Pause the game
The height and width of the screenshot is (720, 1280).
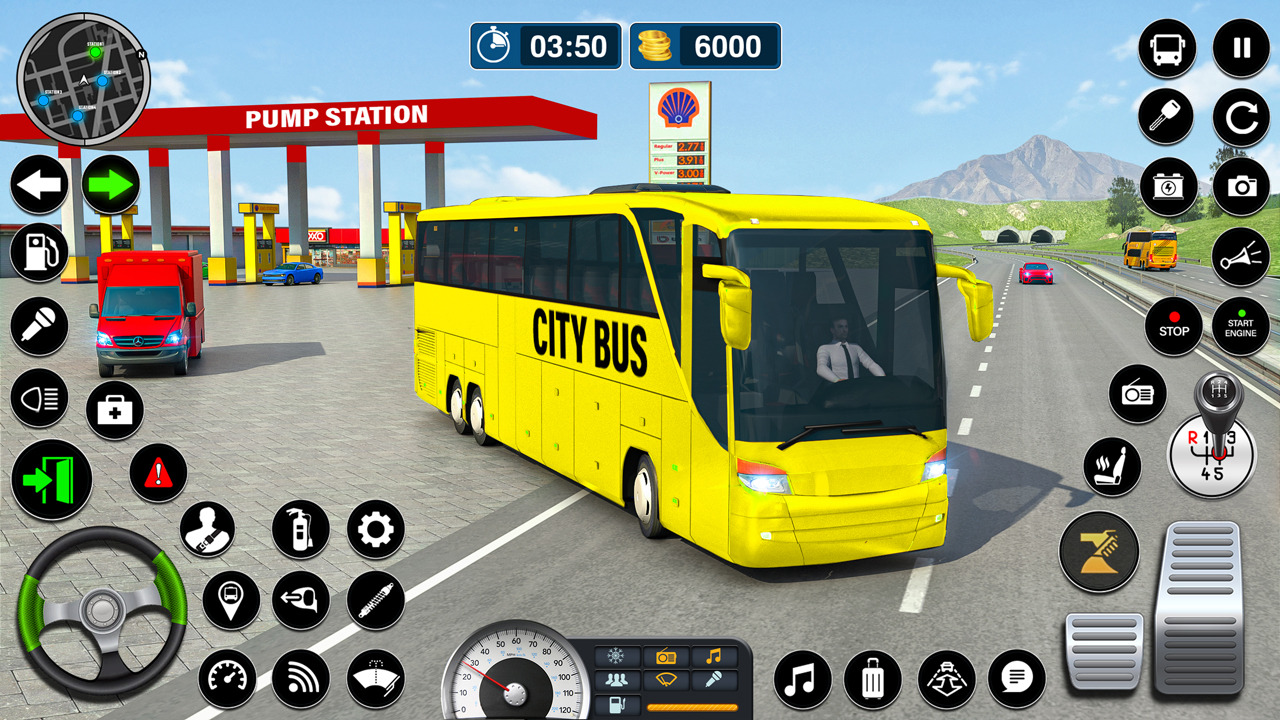(x=1240, y=46)
